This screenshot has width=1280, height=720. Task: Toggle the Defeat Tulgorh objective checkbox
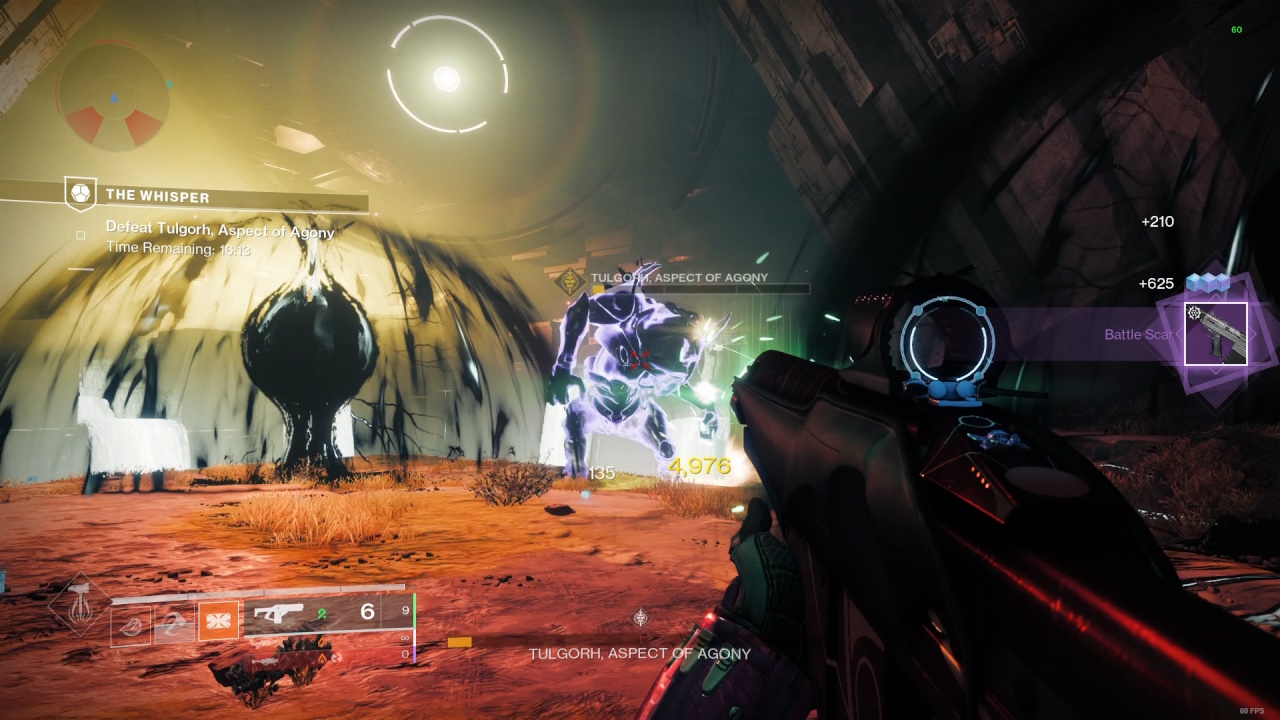(x=81, y=236)
